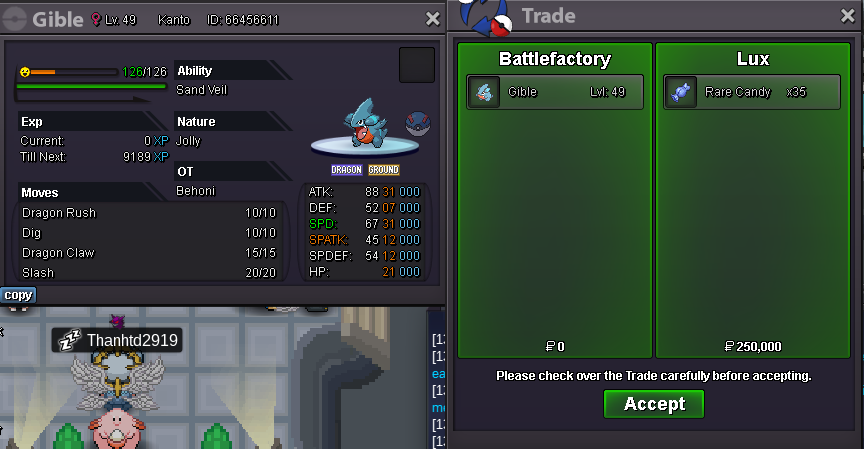Click the Poké Ball icon beside Gible sprite
864x449 pixels.
click(418, 123)
